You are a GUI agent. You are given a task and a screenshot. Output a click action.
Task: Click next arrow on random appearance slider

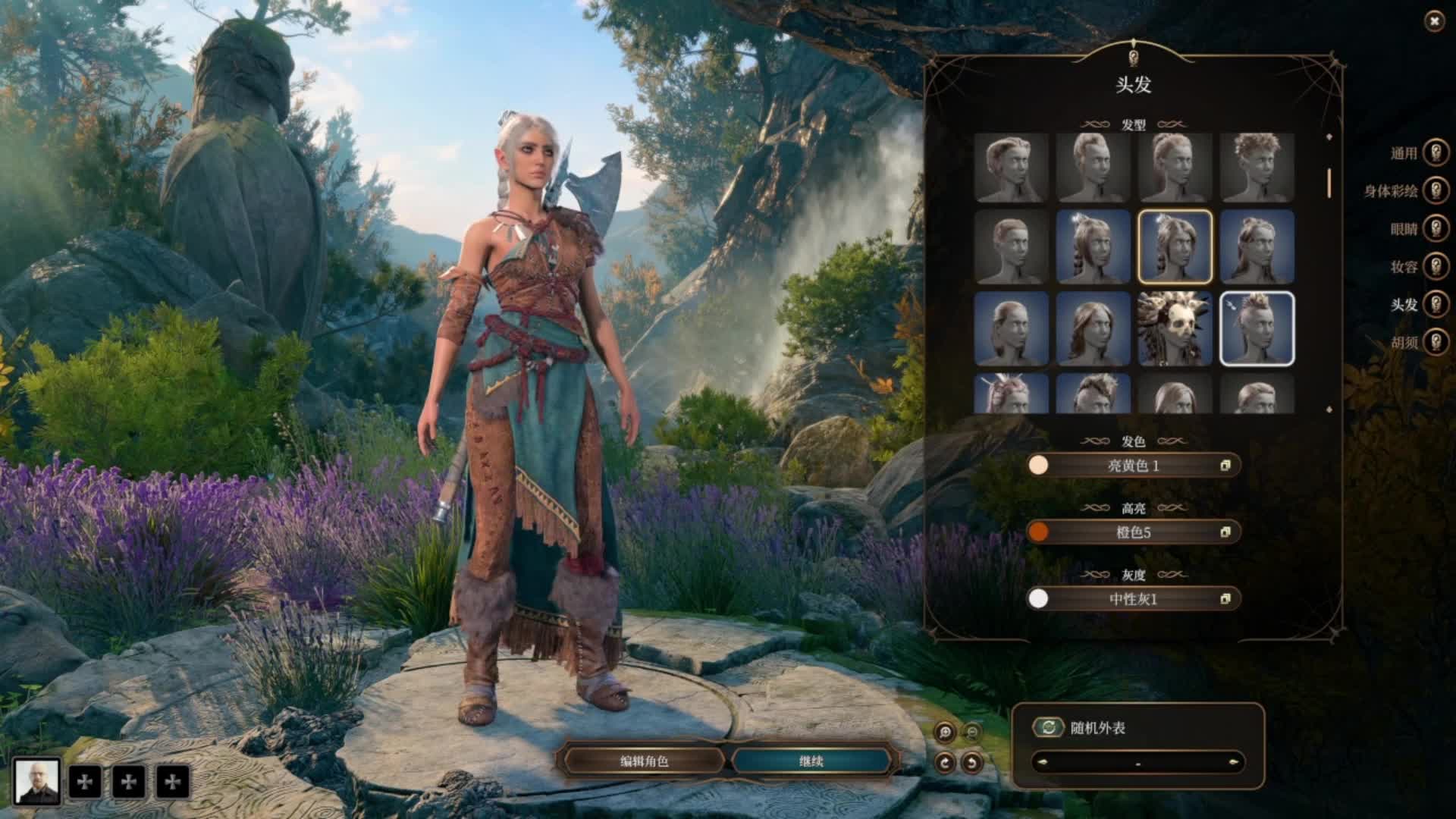[1234, 762]
